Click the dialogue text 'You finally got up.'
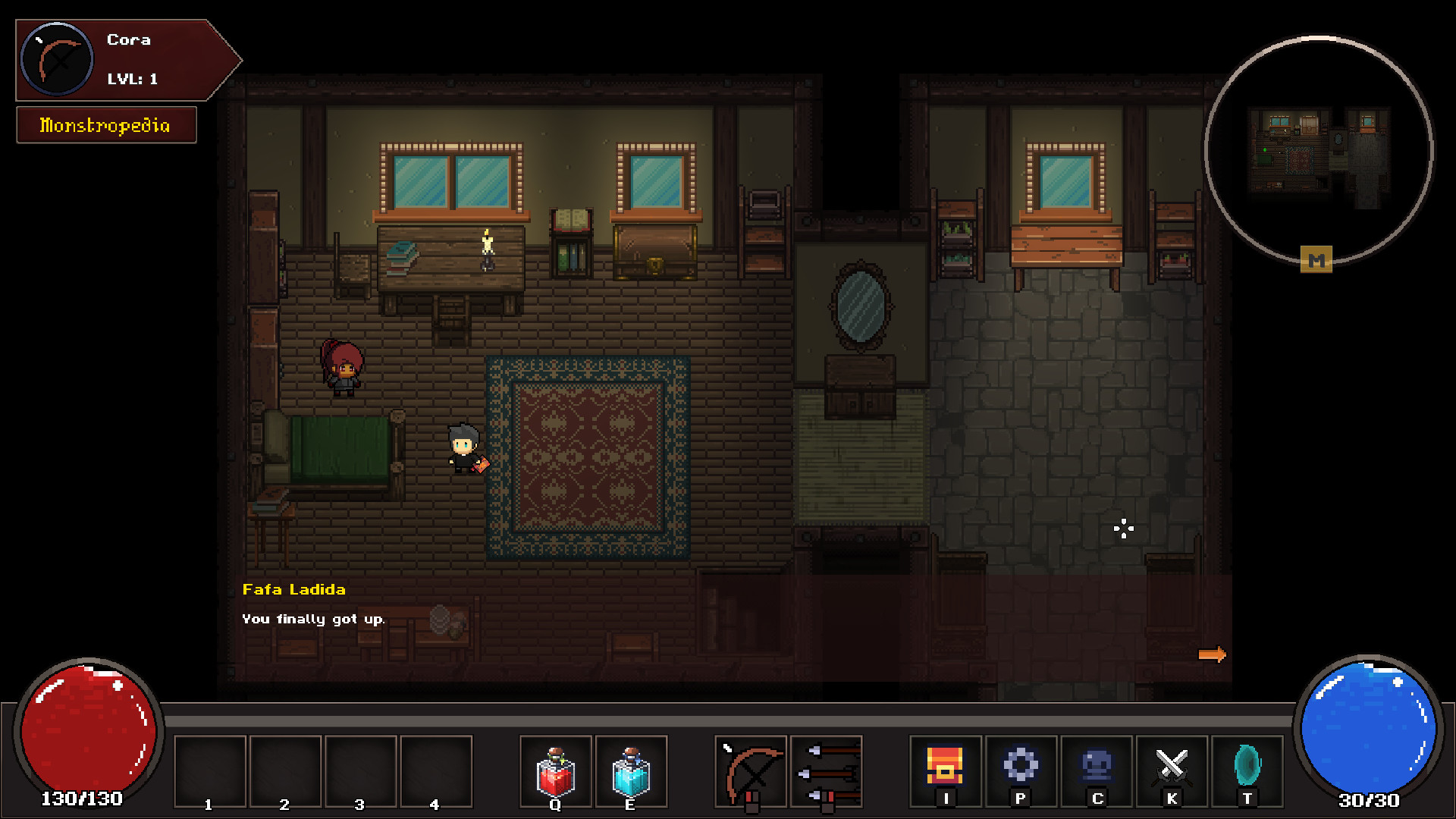1456x819 pixels. tap(313, 618)
